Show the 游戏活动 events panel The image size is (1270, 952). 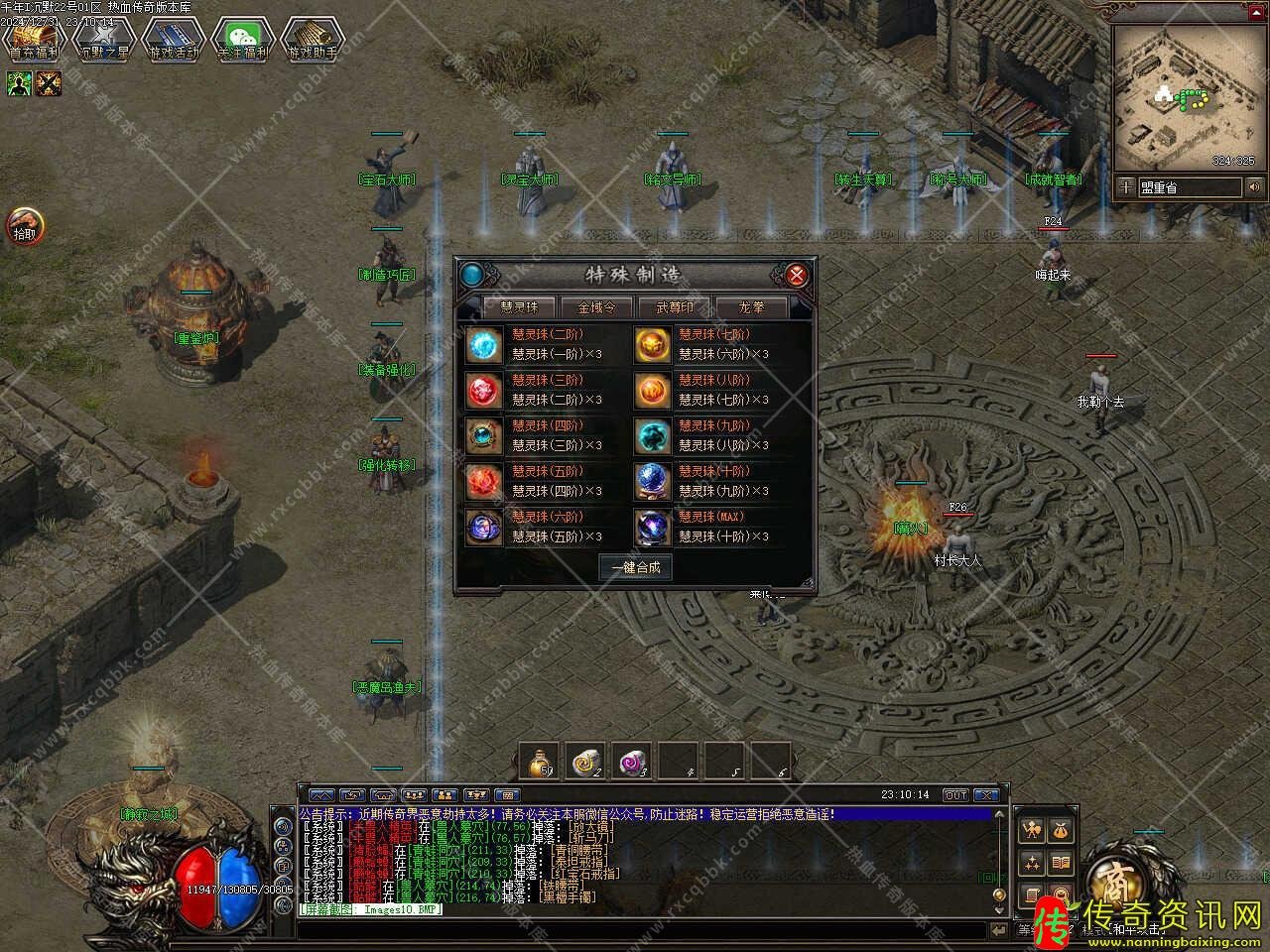pos(173,40)
